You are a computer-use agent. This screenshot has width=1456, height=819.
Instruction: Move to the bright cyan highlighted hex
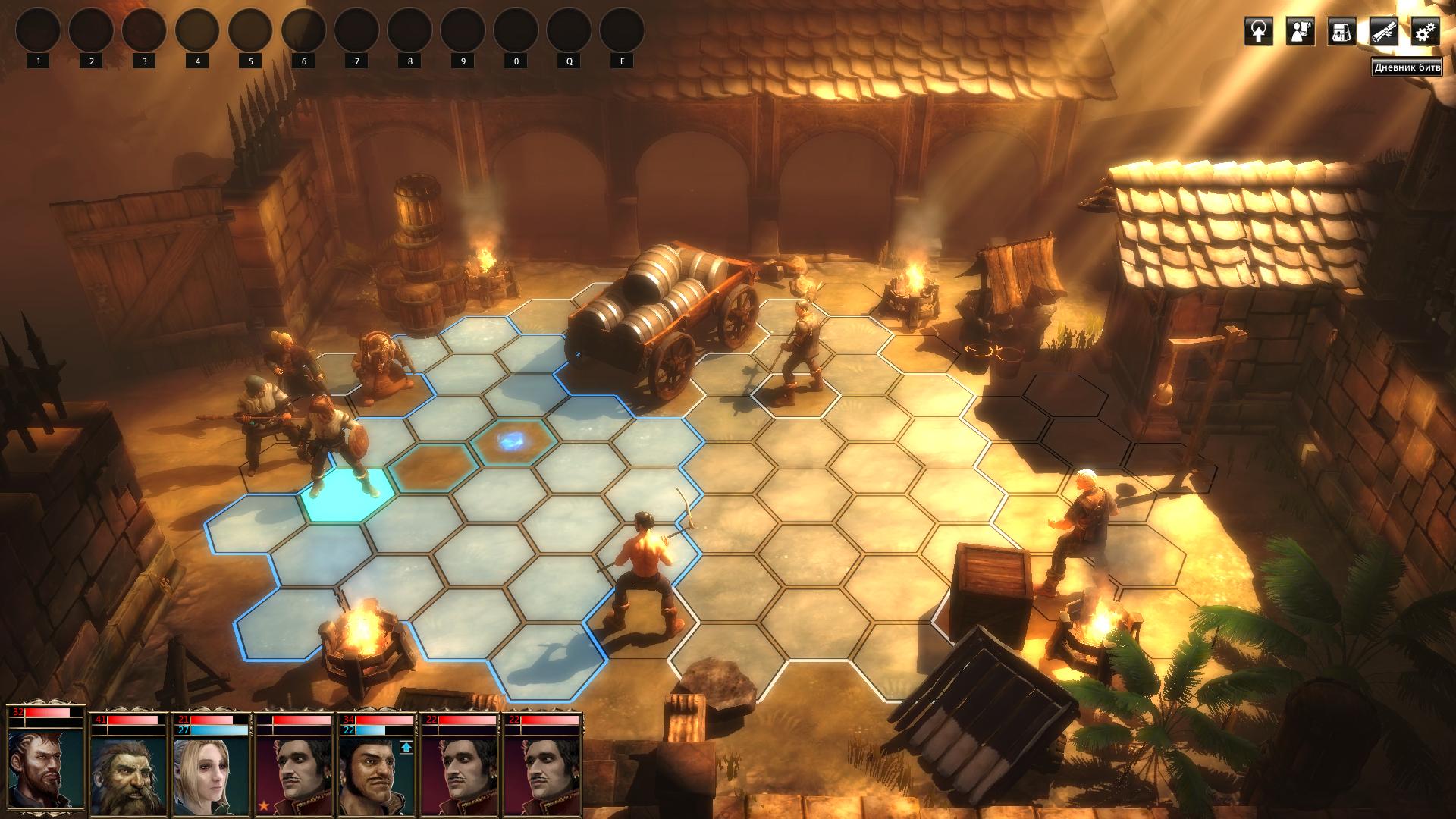coord(347,494)
